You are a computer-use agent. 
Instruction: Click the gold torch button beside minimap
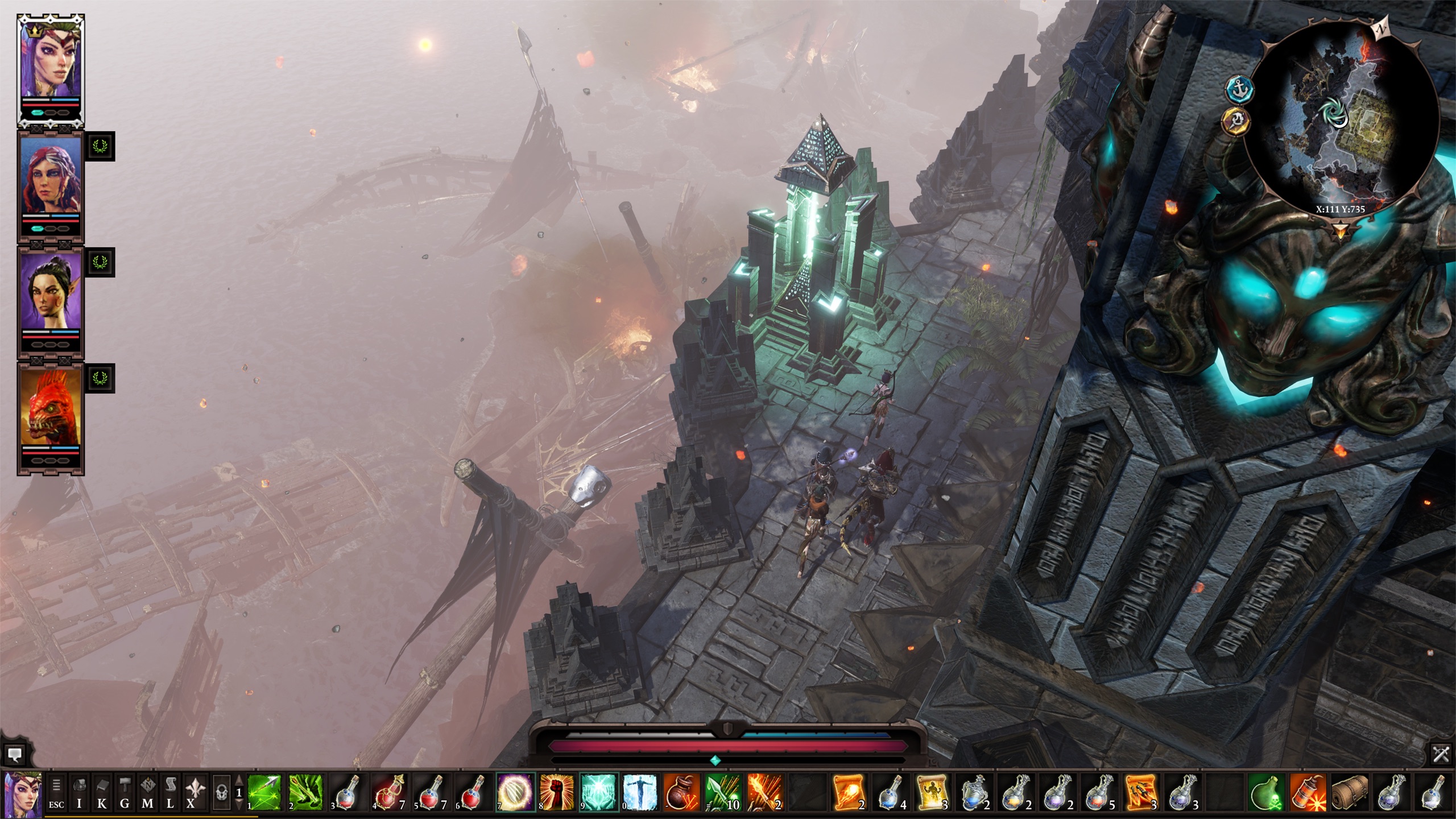pyautogui.click(x=1235, y=121)
